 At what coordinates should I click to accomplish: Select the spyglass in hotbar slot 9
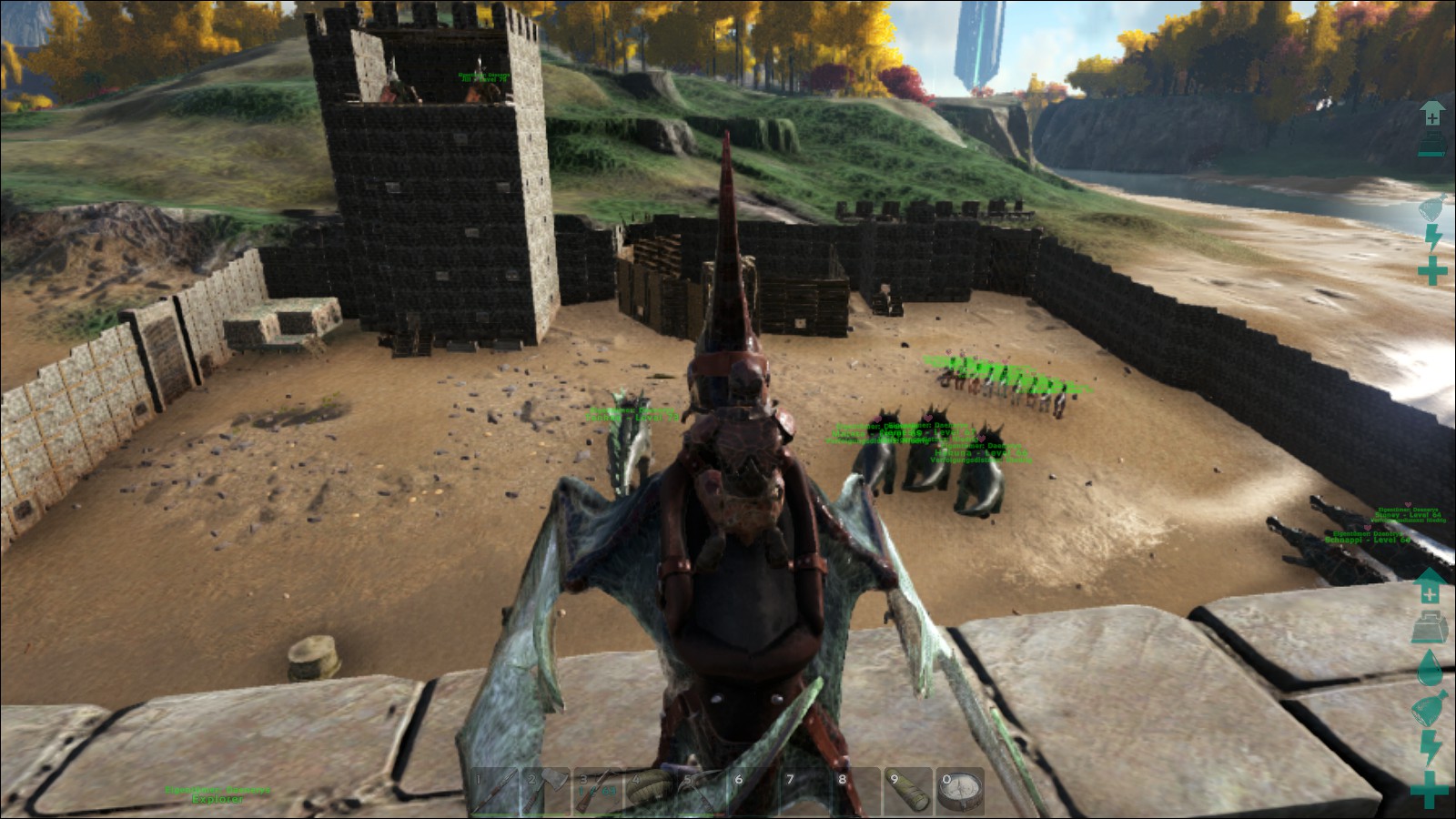point(908,790)
